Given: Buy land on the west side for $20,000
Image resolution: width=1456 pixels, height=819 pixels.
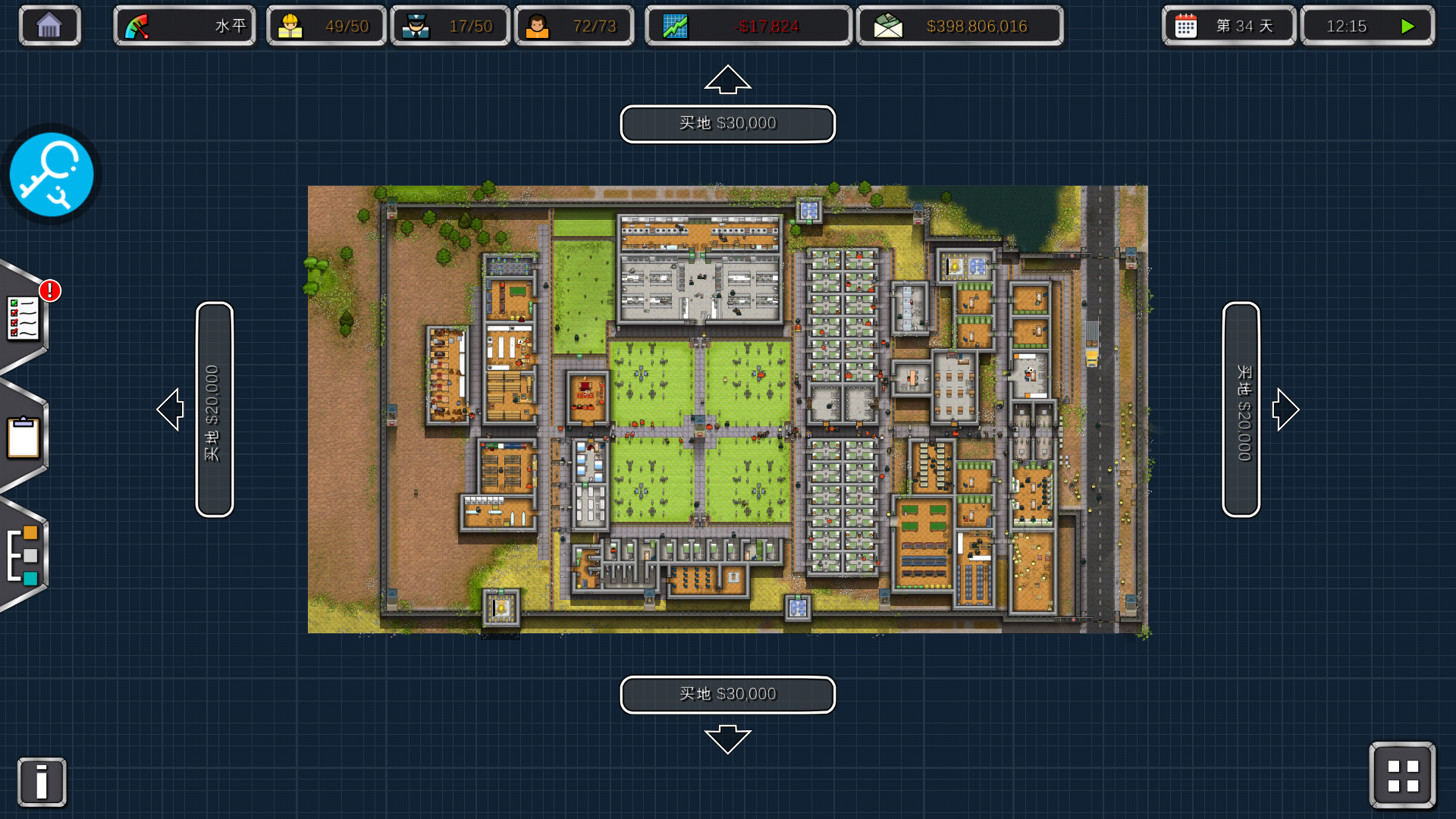Looking at the screenshot, I should coord(214,409).
